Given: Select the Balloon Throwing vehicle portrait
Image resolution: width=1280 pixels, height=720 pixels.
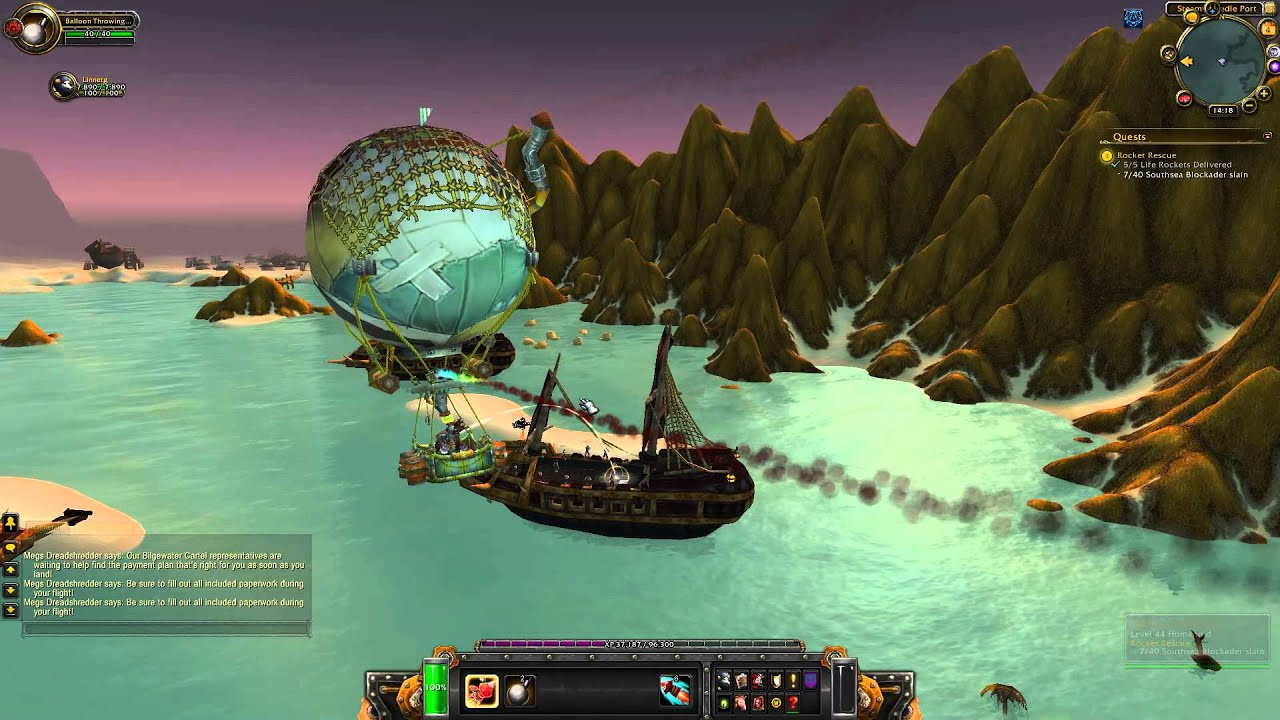Looking at the screenshot, I should point(33,31).
